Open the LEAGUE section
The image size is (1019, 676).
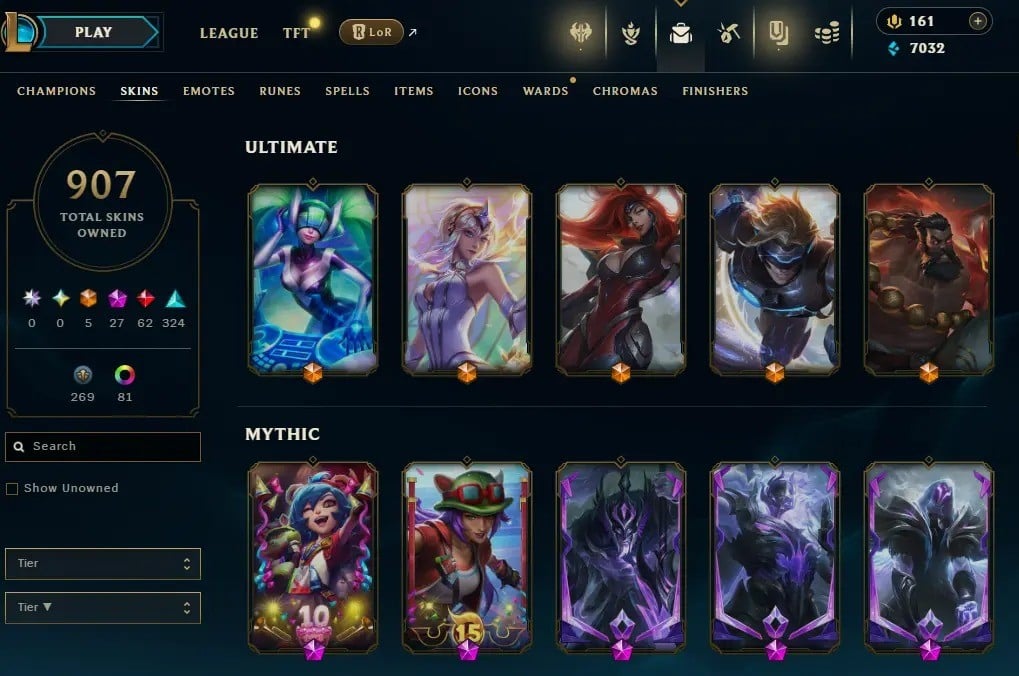229,33
